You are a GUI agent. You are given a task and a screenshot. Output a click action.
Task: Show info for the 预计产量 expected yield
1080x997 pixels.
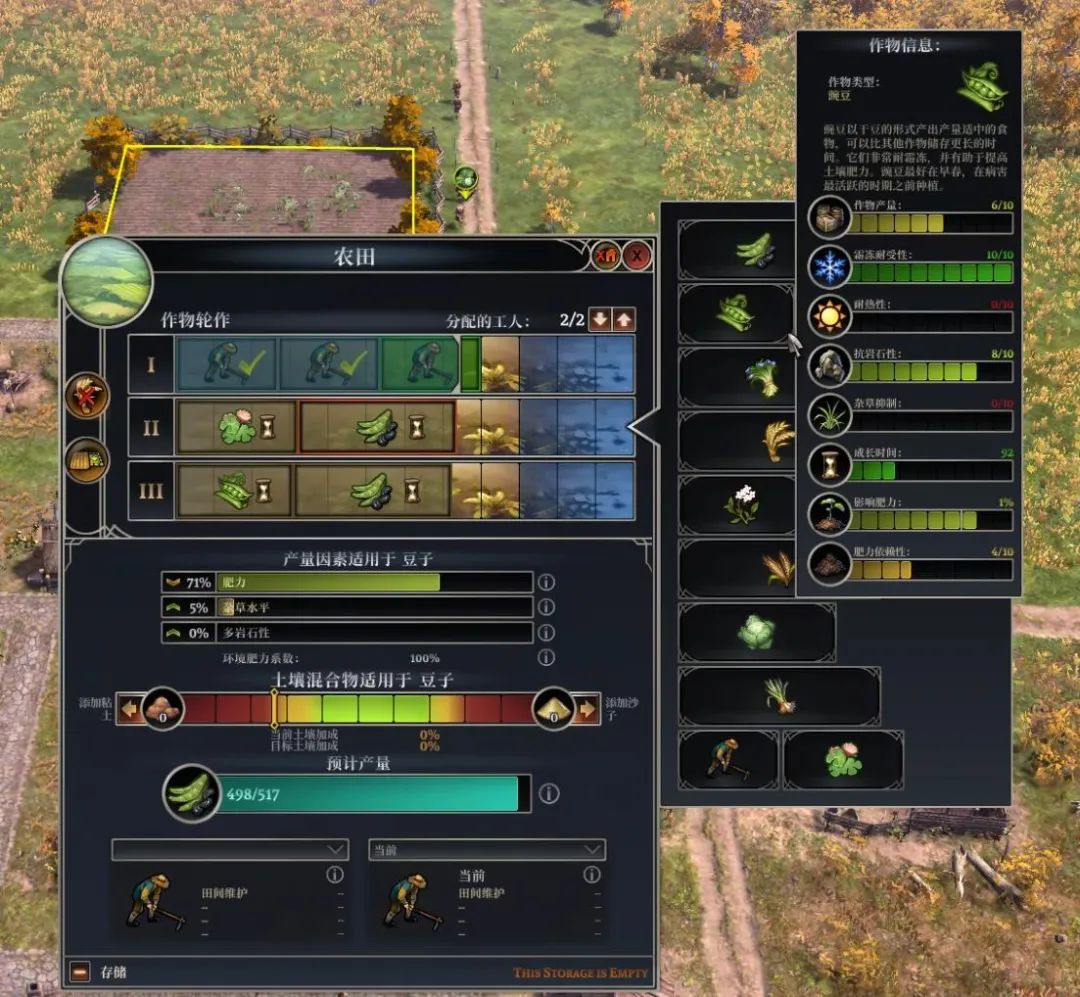(549, 794)
